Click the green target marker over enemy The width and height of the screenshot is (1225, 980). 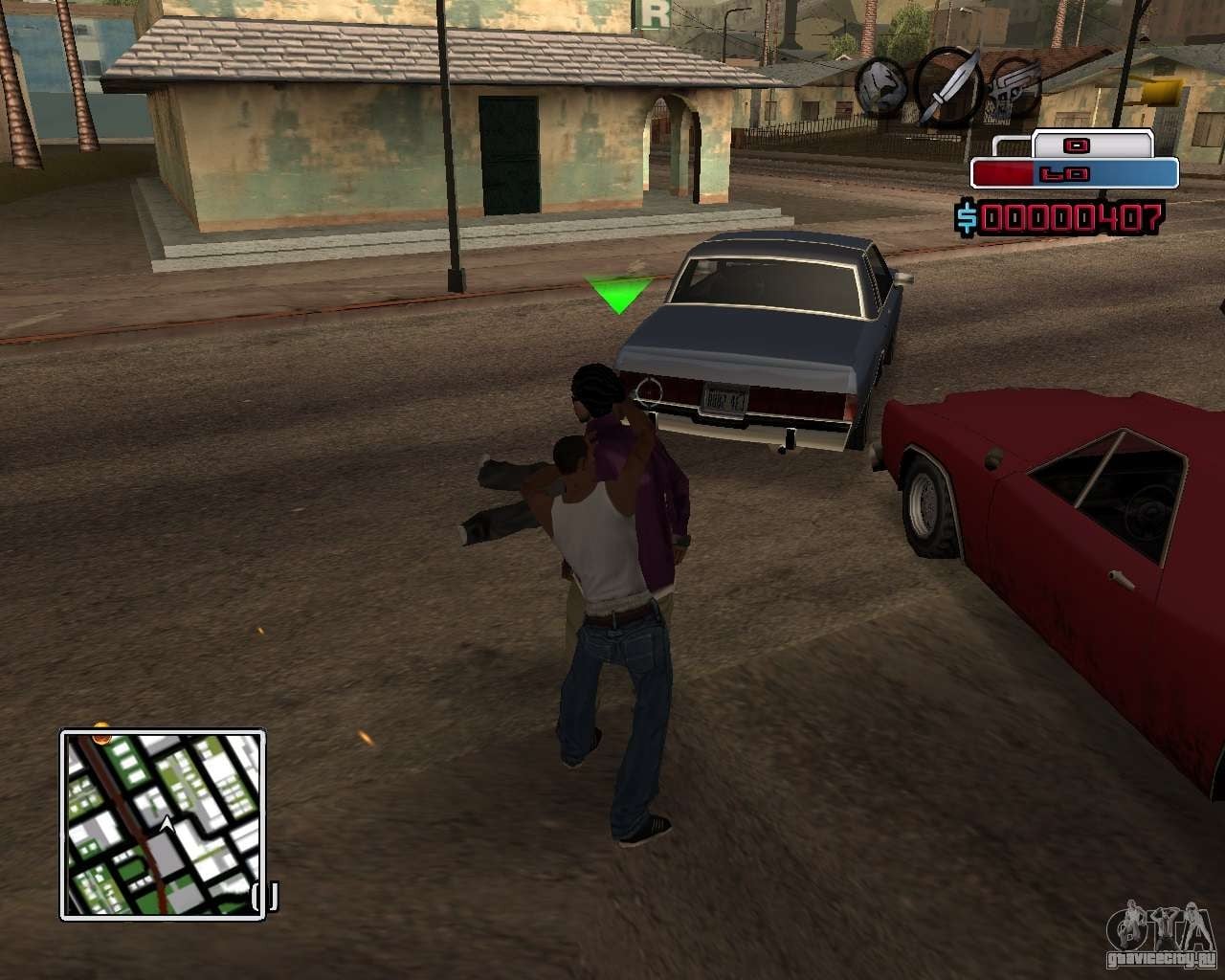click(x=619, y=294)
